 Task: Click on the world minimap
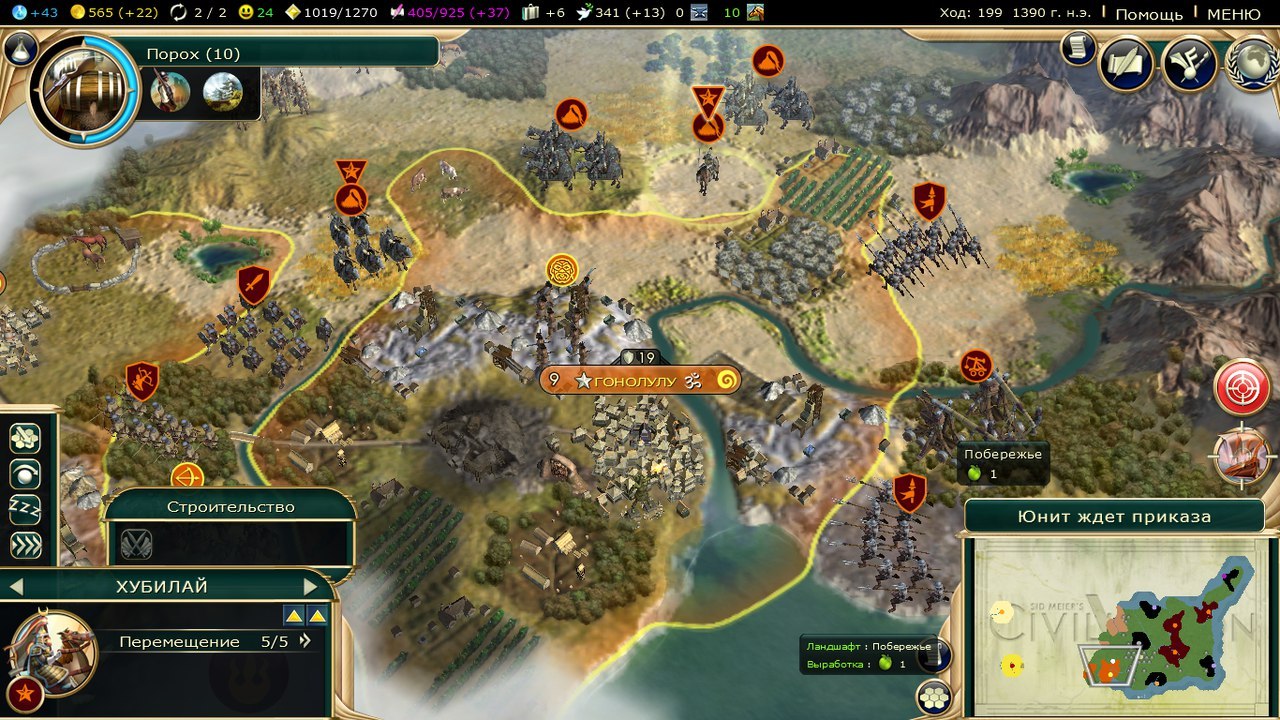pos(1114,626)
